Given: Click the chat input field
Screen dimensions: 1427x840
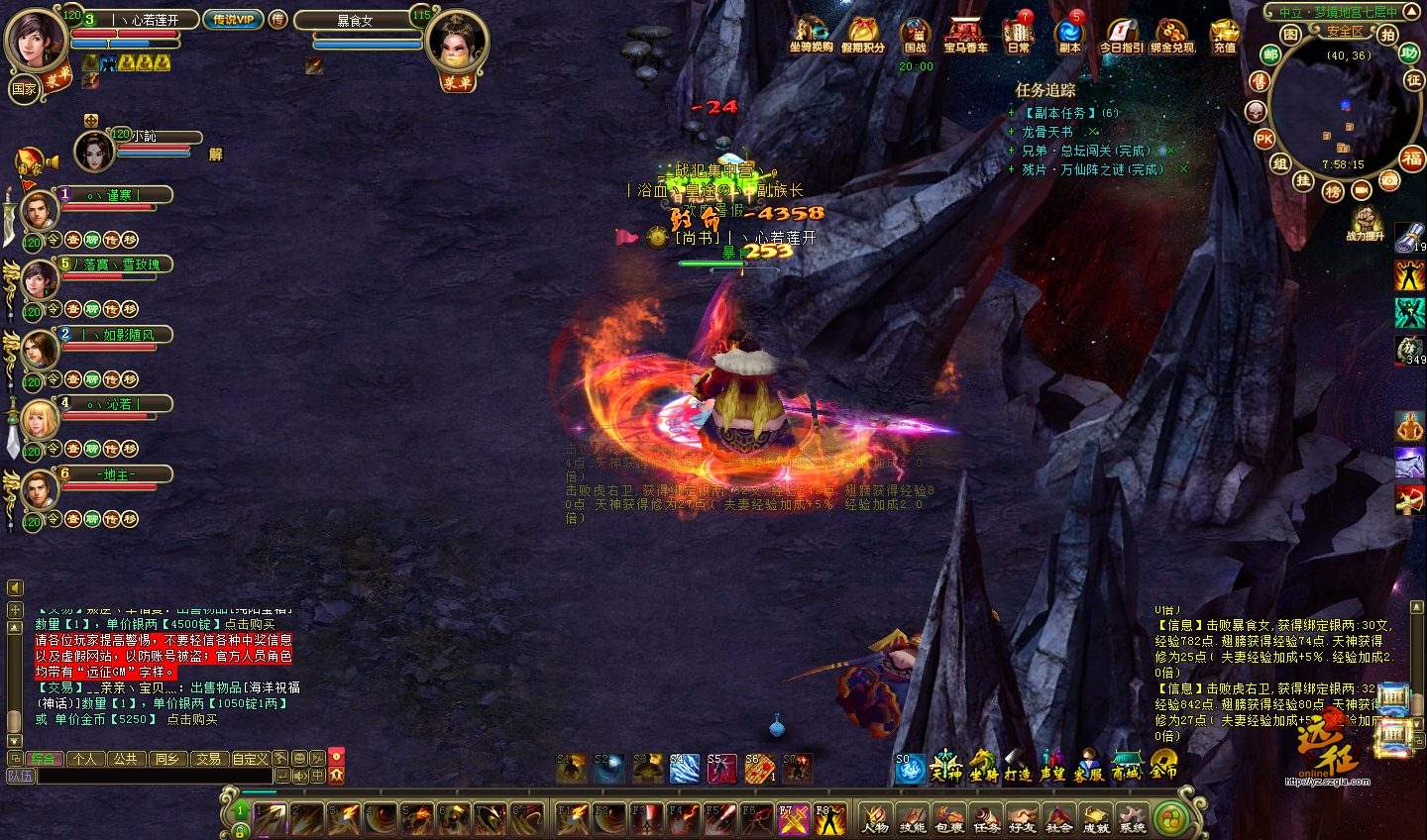Looking at the screenshot, I should pyautogui.click(x=154, y=776).
